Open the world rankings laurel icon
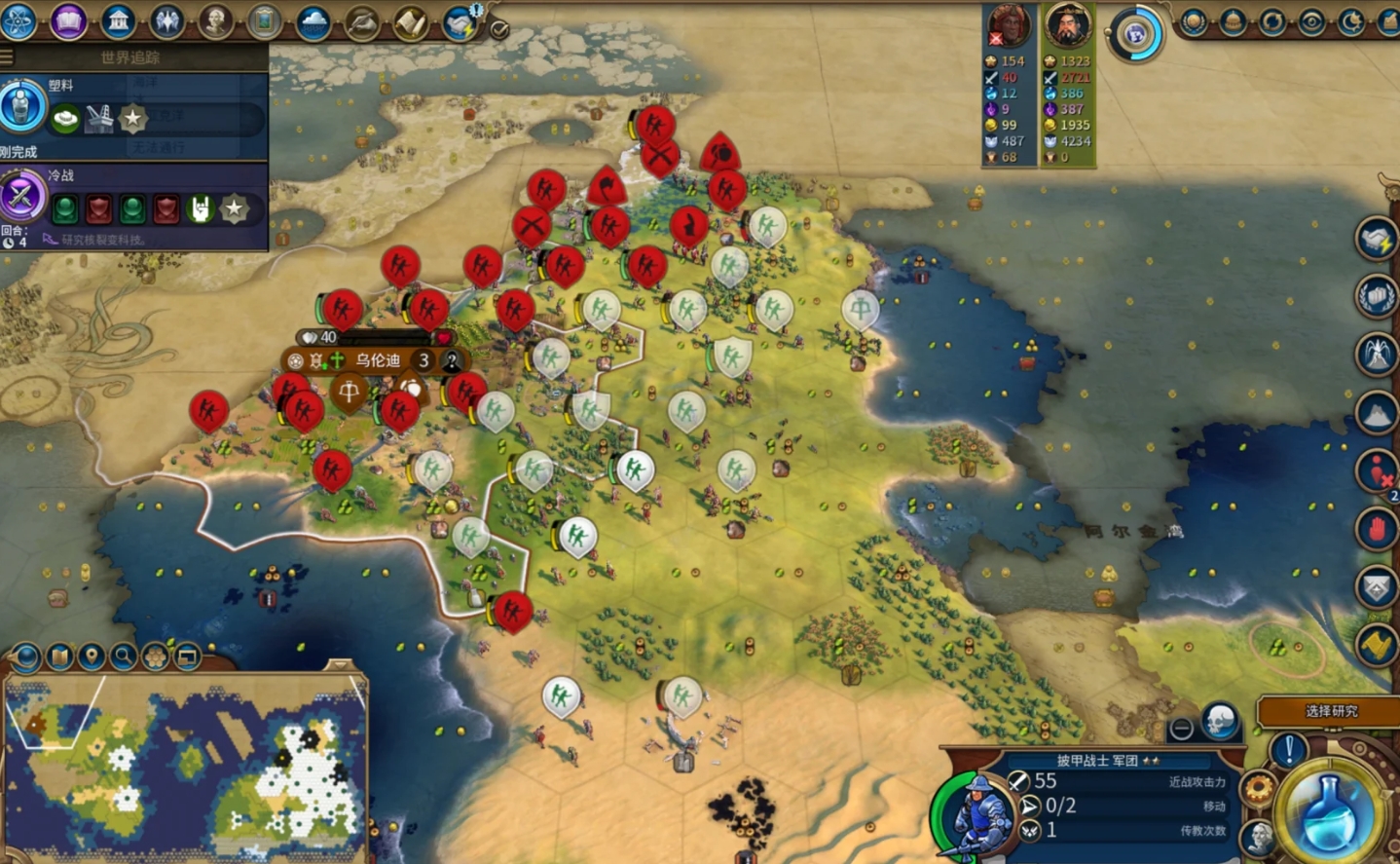 click(1194, 21)
